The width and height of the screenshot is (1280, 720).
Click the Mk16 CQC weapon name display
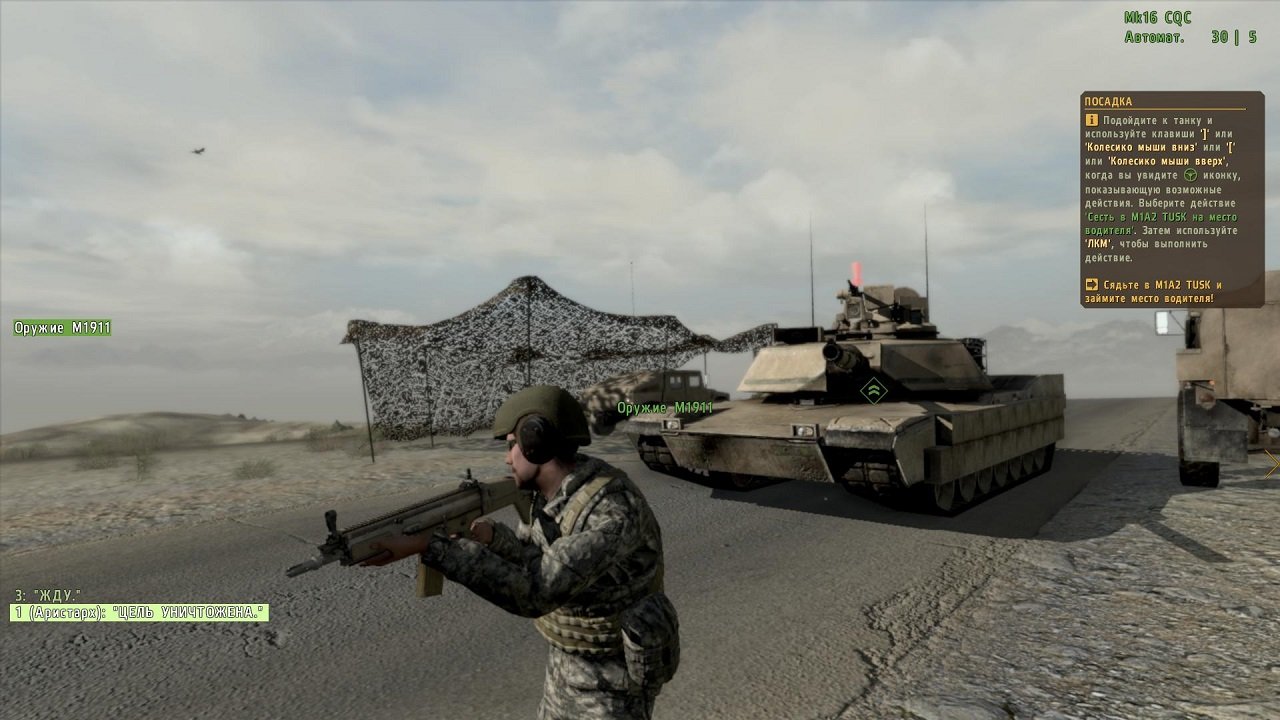[1160, 16]
